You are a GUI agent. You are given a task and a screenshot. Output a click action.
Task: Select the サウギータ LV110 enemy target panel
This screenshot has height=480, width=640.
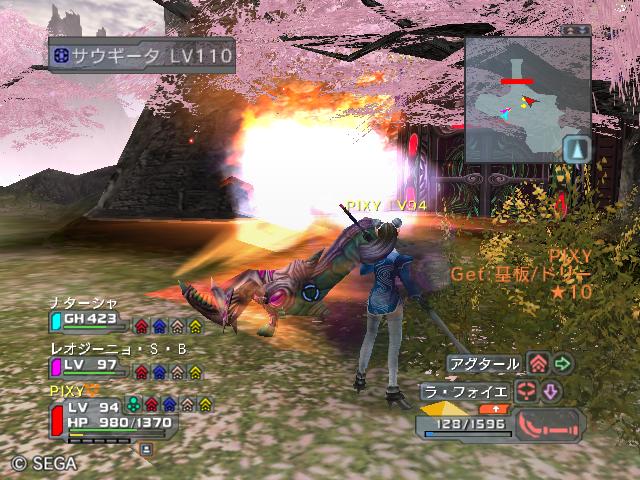click(141, 56)
